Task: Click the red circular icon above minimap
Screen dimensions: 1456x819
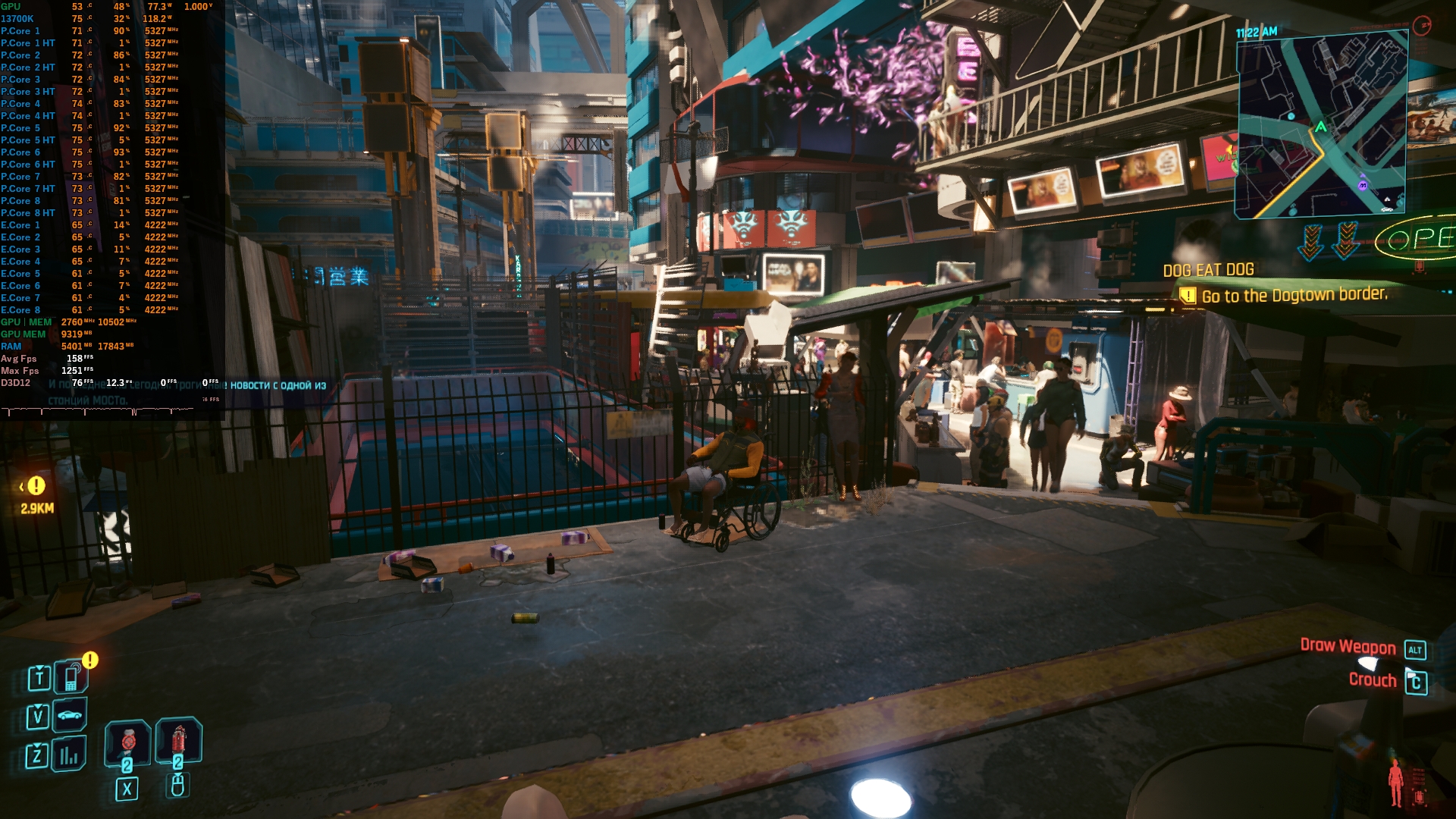Action: [x=1422, y=25]
